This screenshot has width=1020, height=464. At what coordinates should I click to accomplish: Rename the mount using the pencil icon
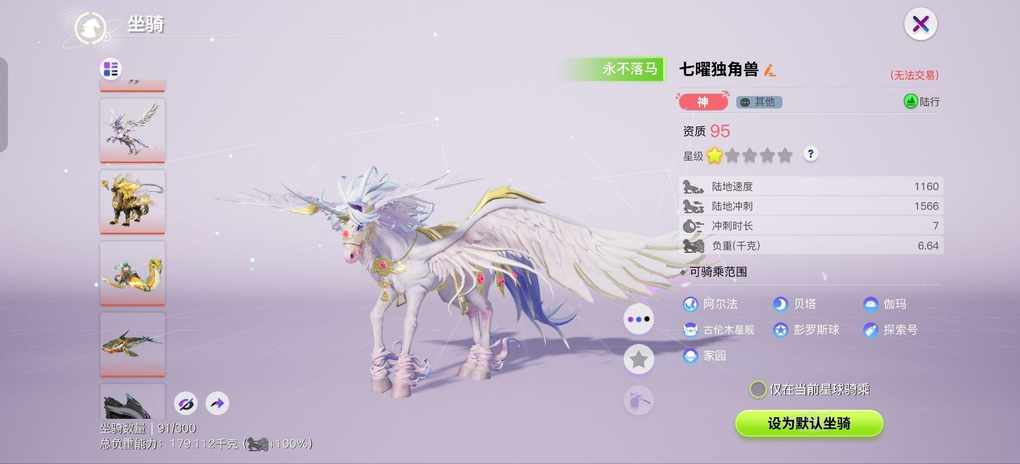click(770, 70)
